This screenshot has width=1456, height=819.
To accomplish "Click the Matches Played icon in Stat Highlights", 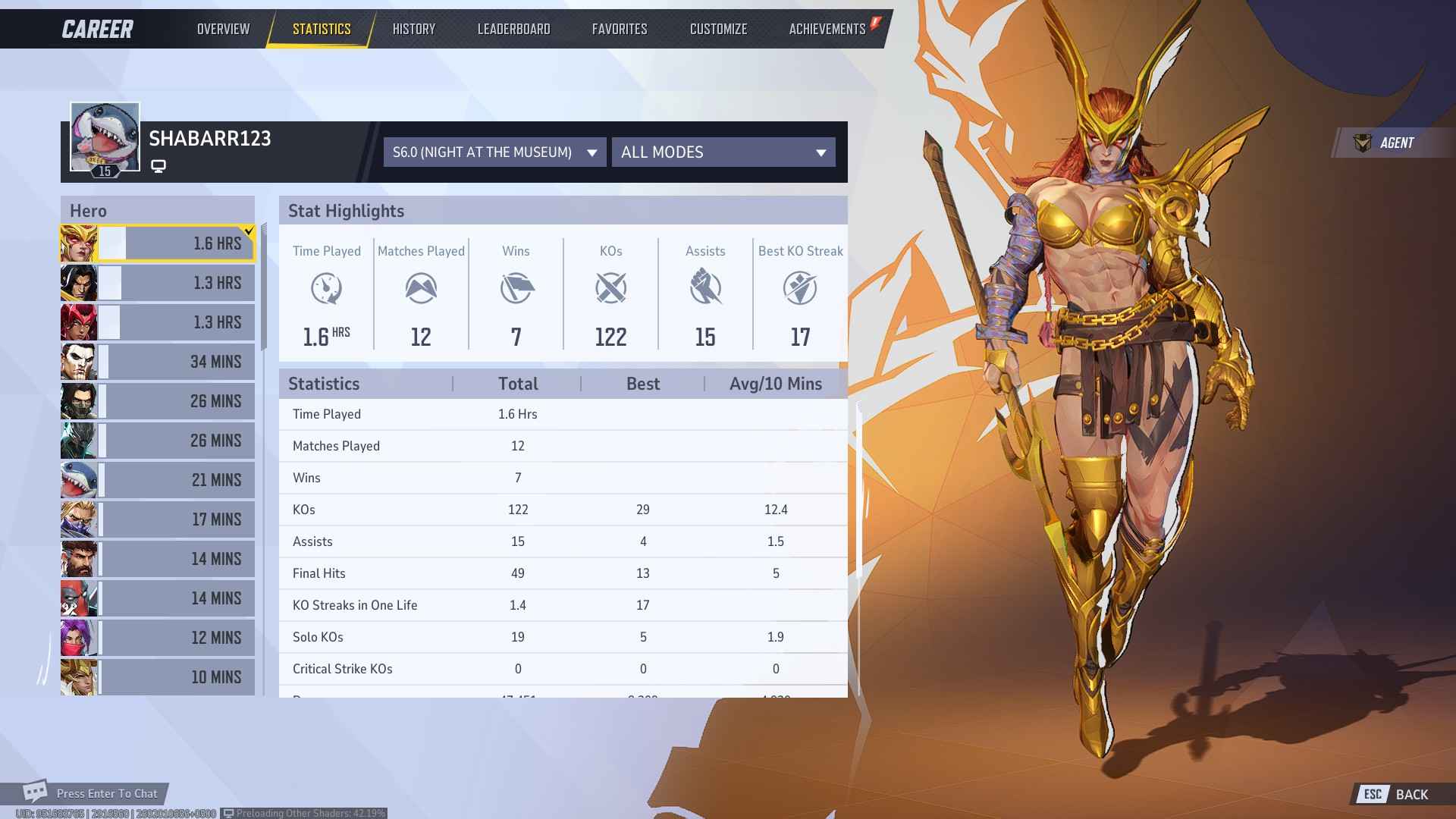I will [x=421, y=288].
